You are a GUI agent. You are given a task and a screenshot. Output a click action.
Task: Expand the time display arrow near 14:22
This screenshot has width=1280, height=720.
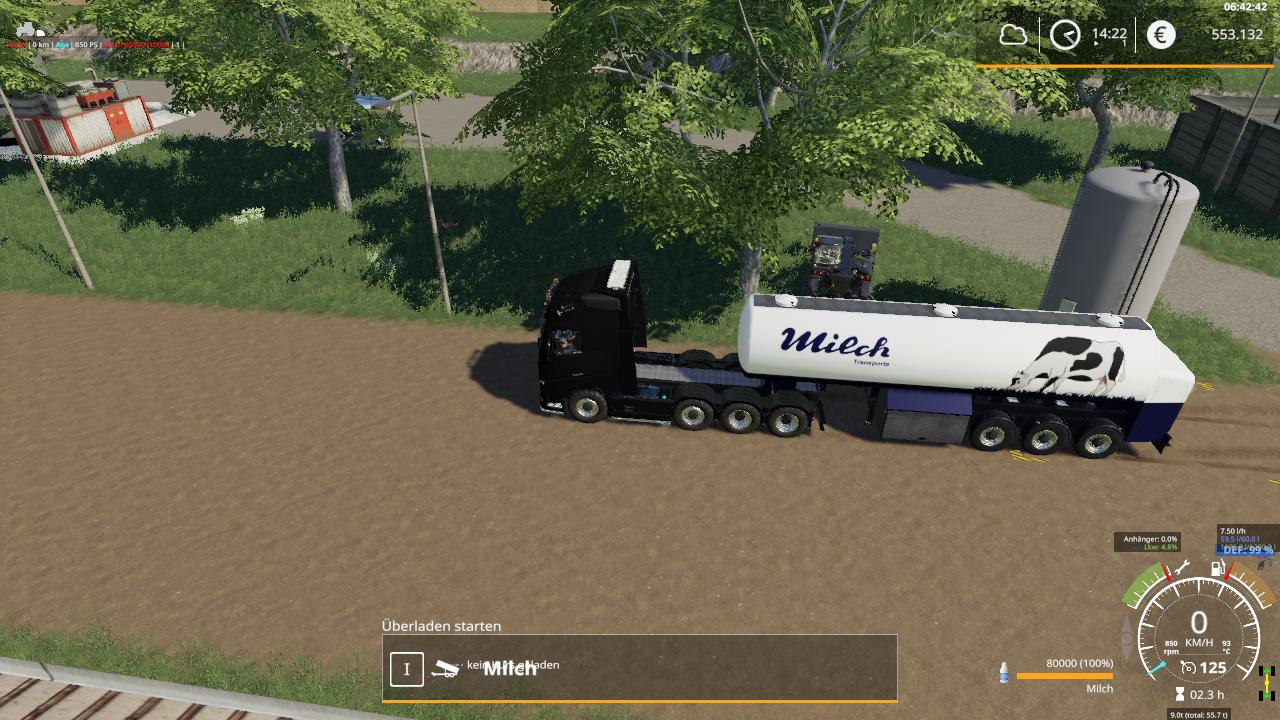(x=1095, y=44)
